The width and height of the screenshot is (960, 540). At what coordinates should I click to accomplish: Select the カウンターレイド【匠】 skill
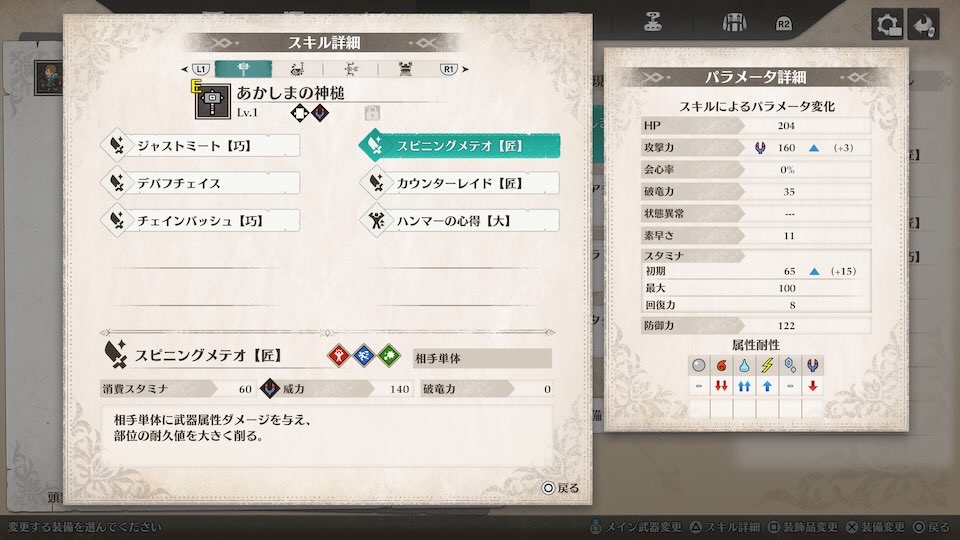tap(458, 183)
